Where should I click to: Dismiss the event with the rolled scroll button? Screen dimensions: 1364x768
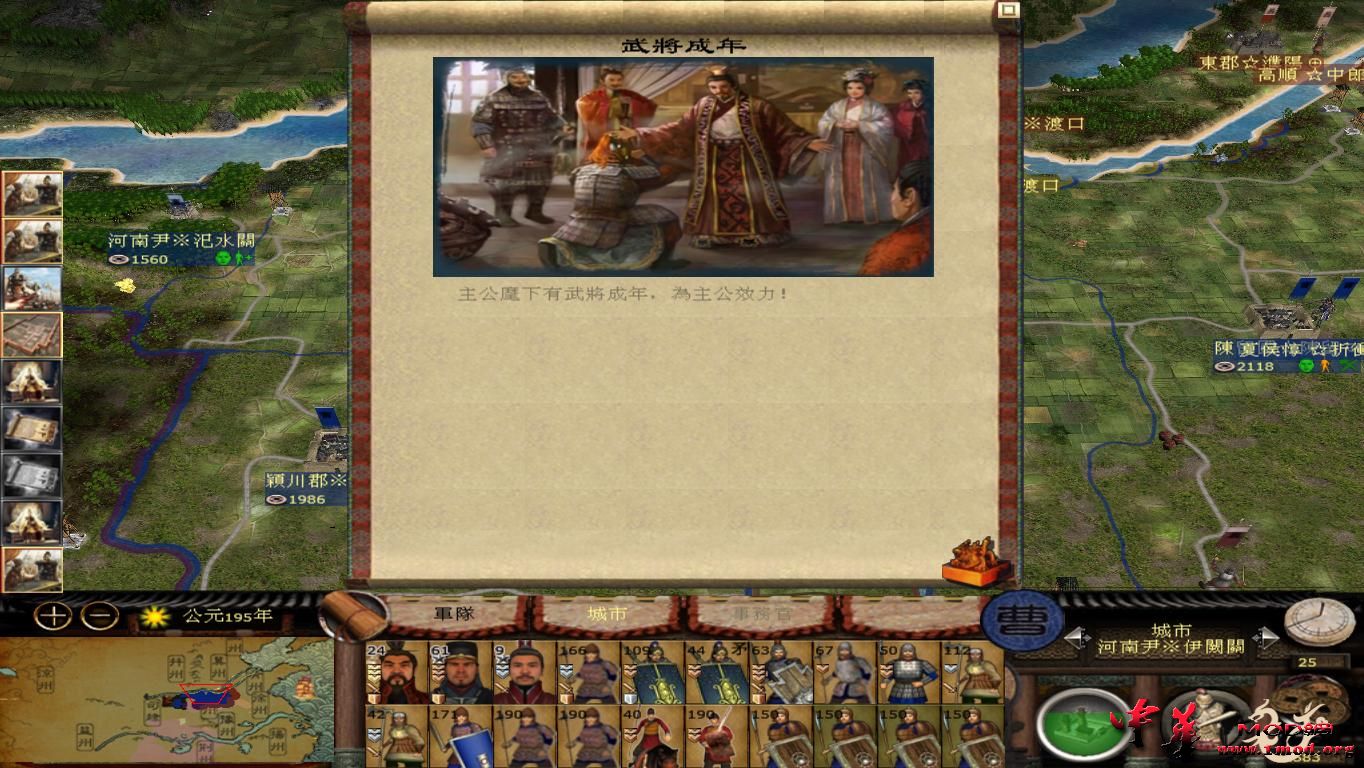[972, 560]
